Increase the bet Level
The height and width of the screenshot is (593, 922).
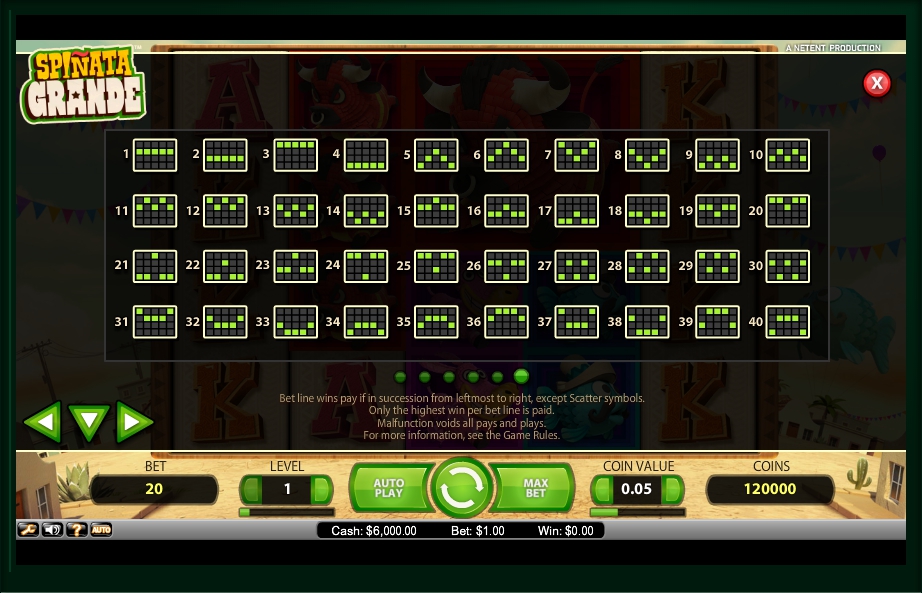pyautogui.click(x=321, y=490)
